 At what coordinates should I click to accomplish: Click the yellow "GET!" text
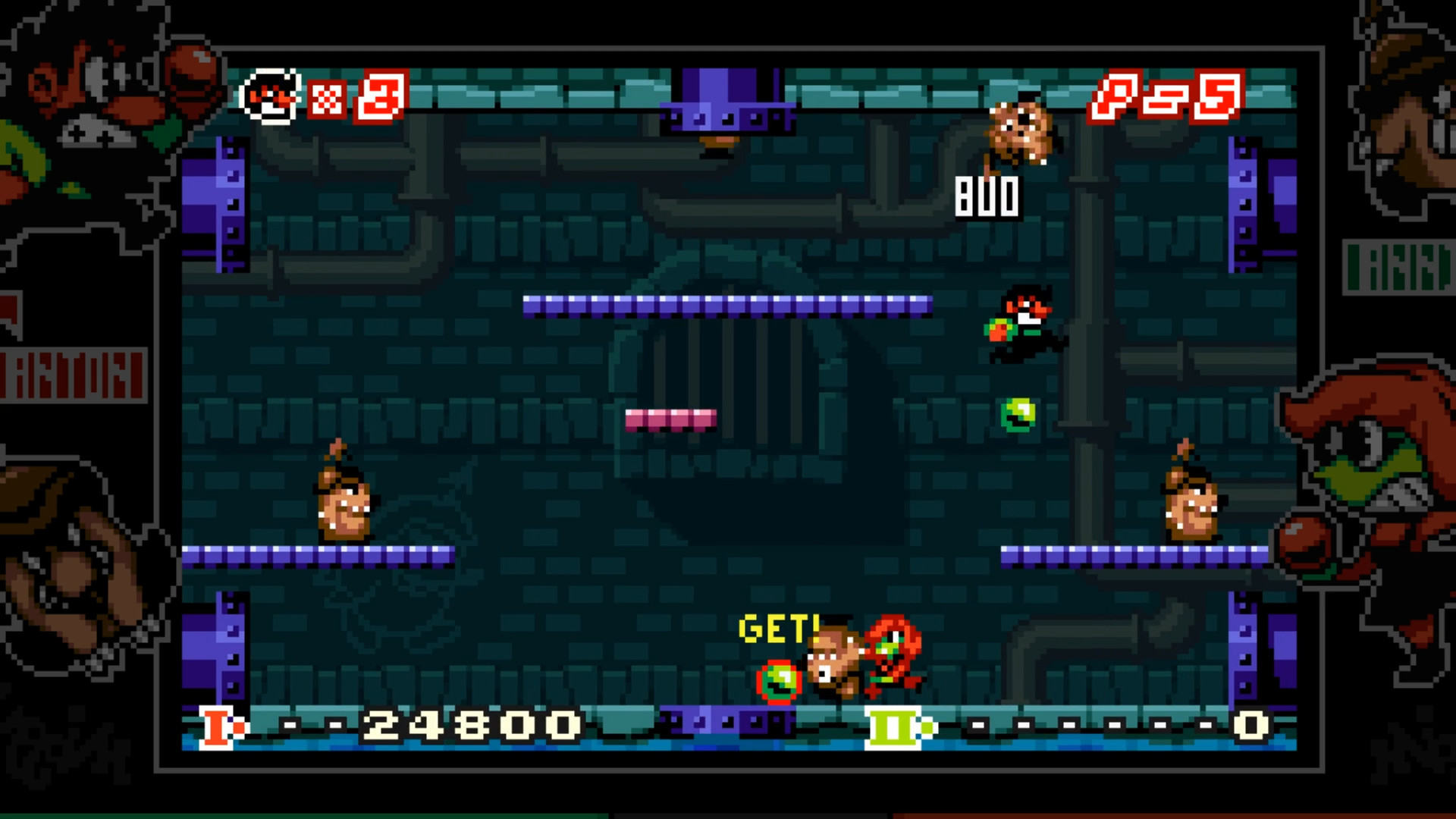point(777,628)
